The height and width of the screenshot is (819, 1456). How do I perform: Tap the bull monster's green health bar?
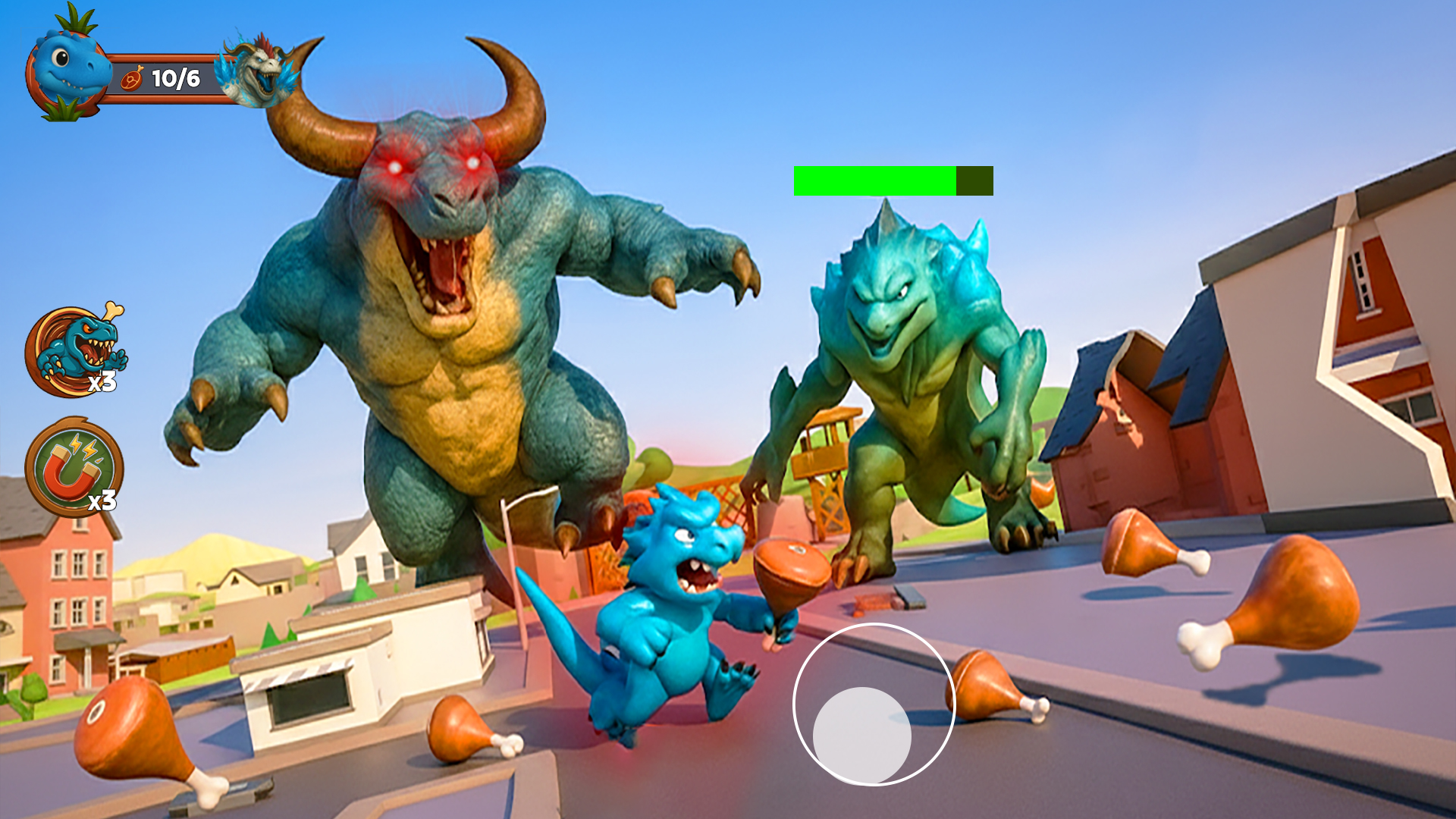(x=891, y=180)
